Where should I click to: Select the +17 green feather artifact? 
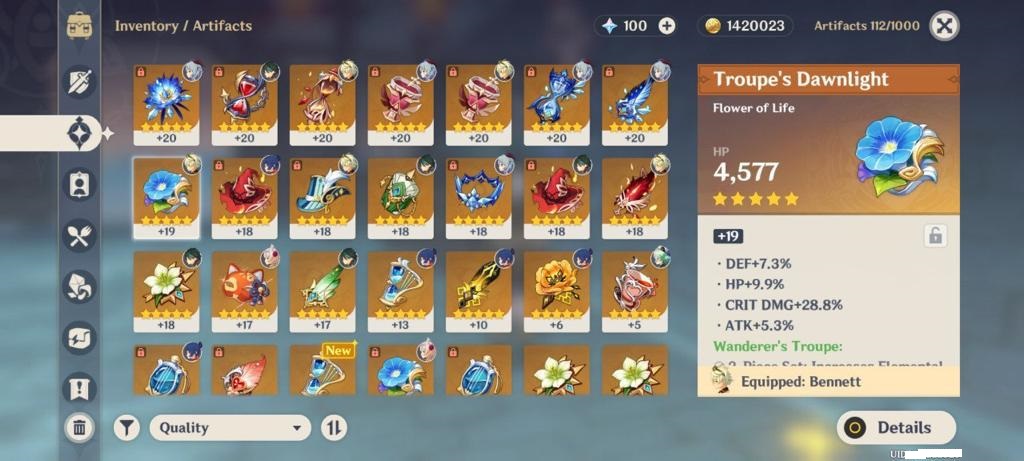tap(322, 291)
